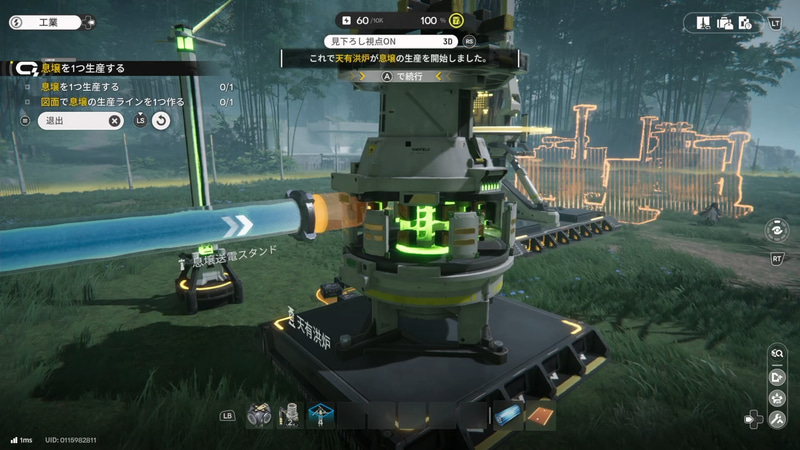
Task: Choose the blue platform hotbar item
Action: click(321, 414)
